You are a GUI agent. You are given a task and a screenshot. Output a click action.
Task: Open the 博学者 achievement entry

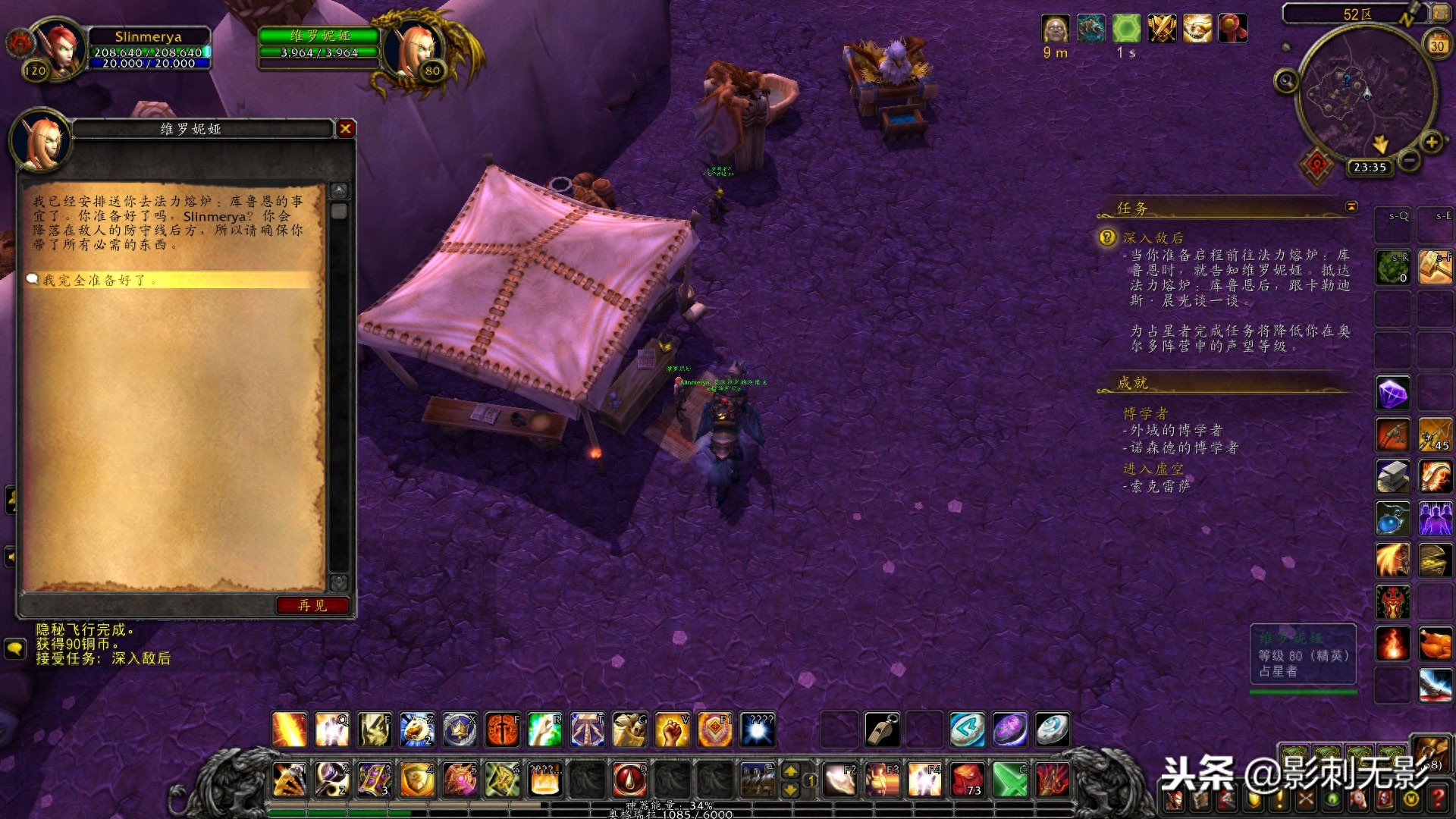(x=1145, y=413)
